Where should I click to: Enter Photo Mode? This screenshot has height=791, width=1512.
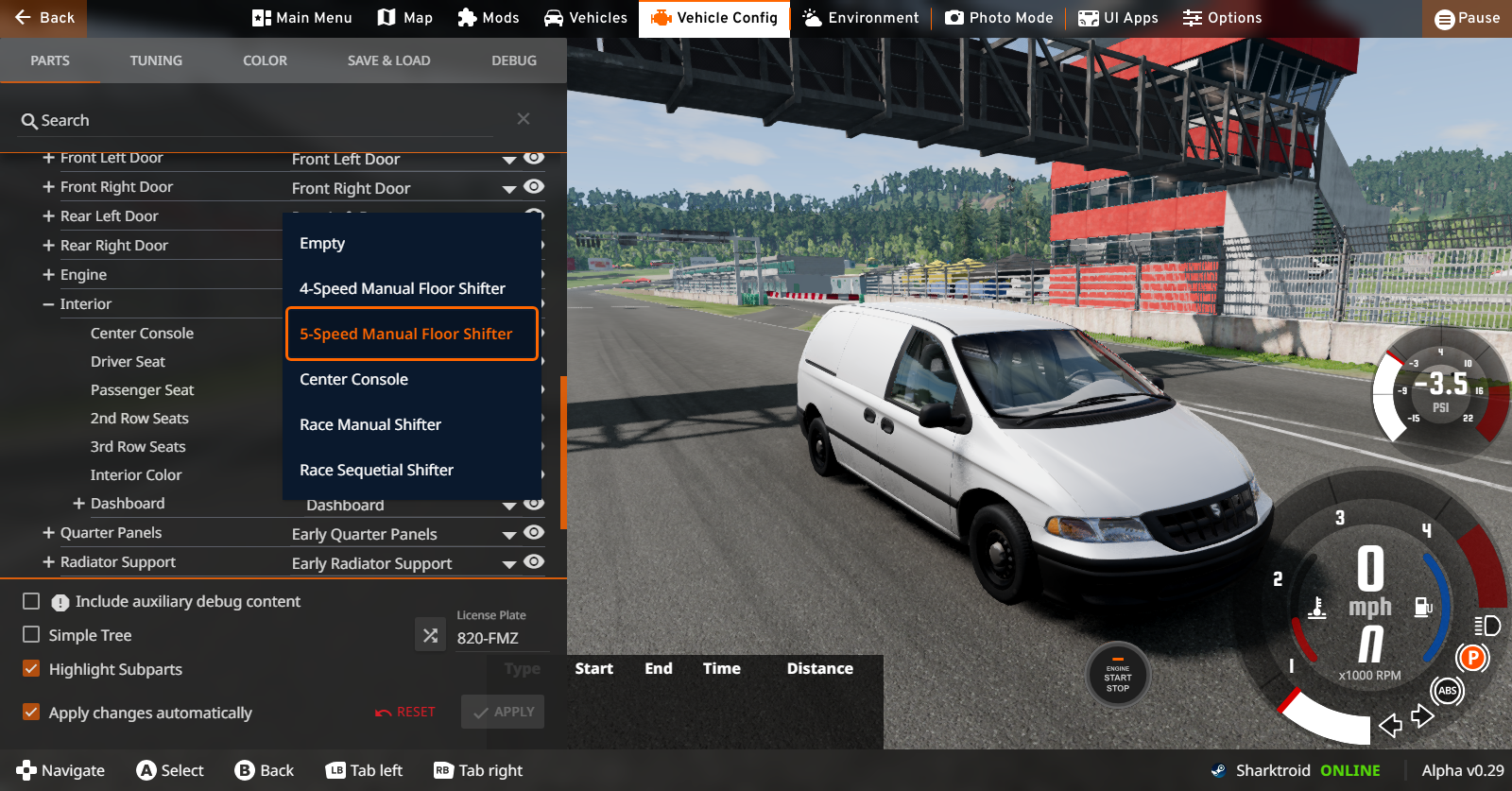click(999, 18)
